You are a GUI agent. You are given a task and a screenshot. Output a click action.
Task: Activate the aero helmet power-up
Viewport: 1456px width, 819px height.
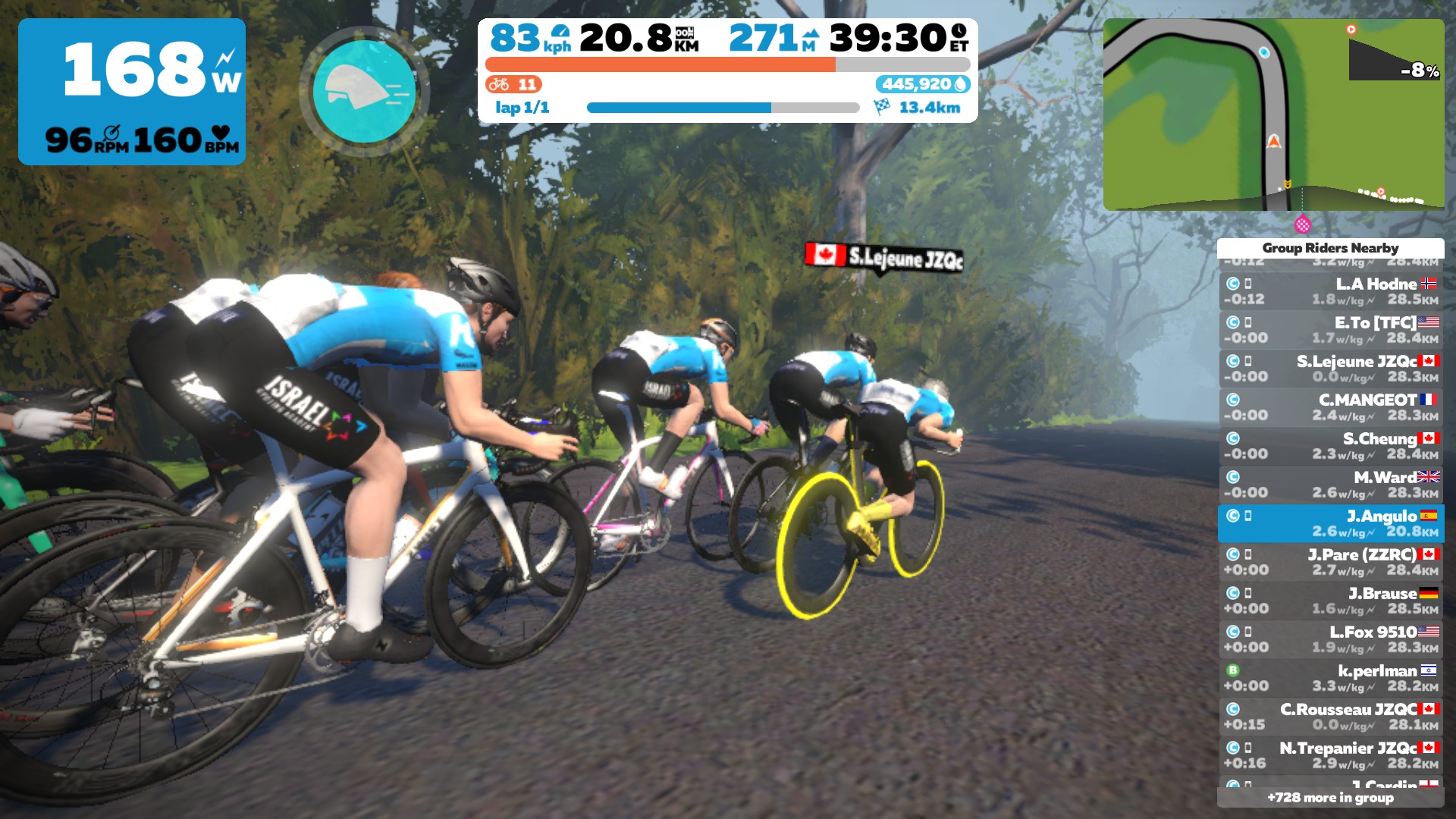pyautogui.click(x=365, y=91)
